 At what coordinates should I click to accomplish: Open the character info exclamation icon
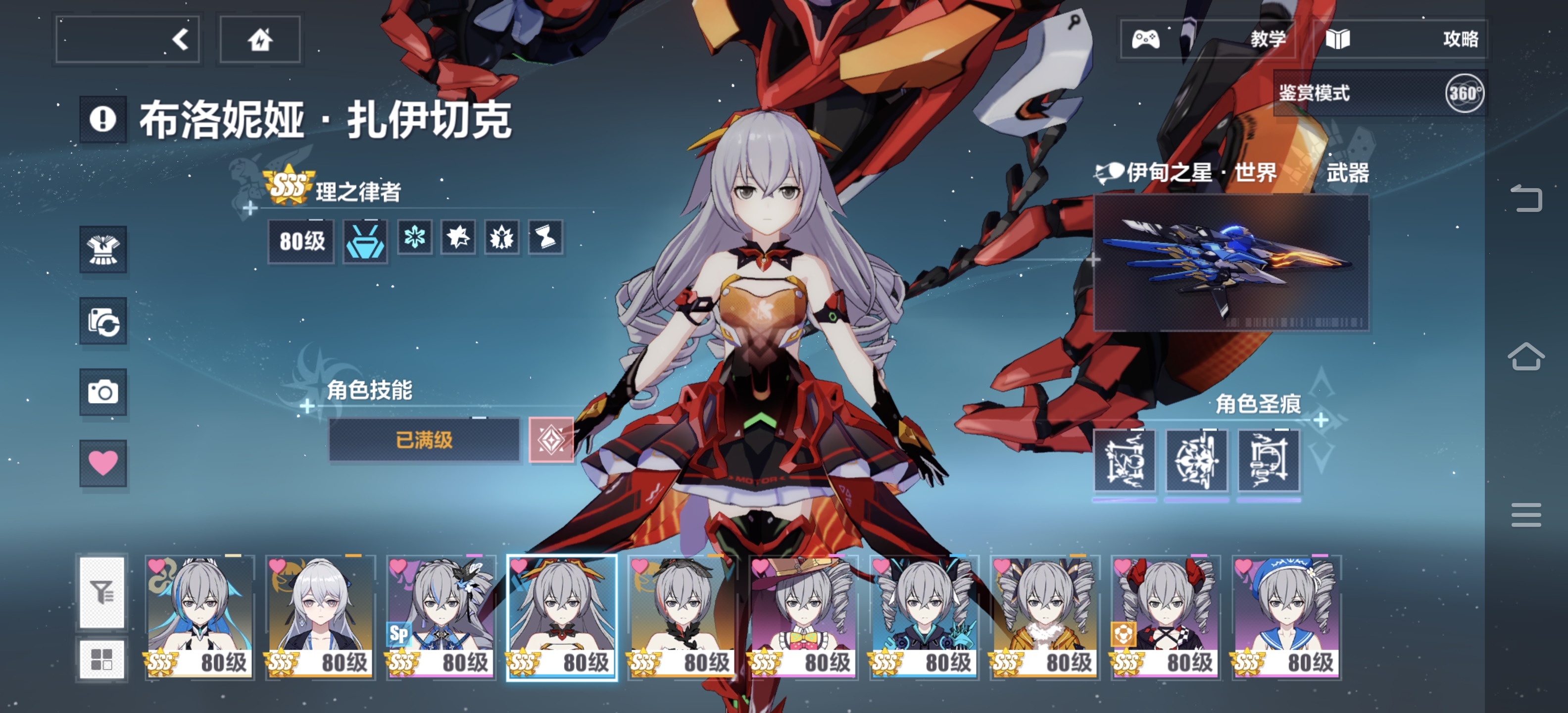point(103,119)
